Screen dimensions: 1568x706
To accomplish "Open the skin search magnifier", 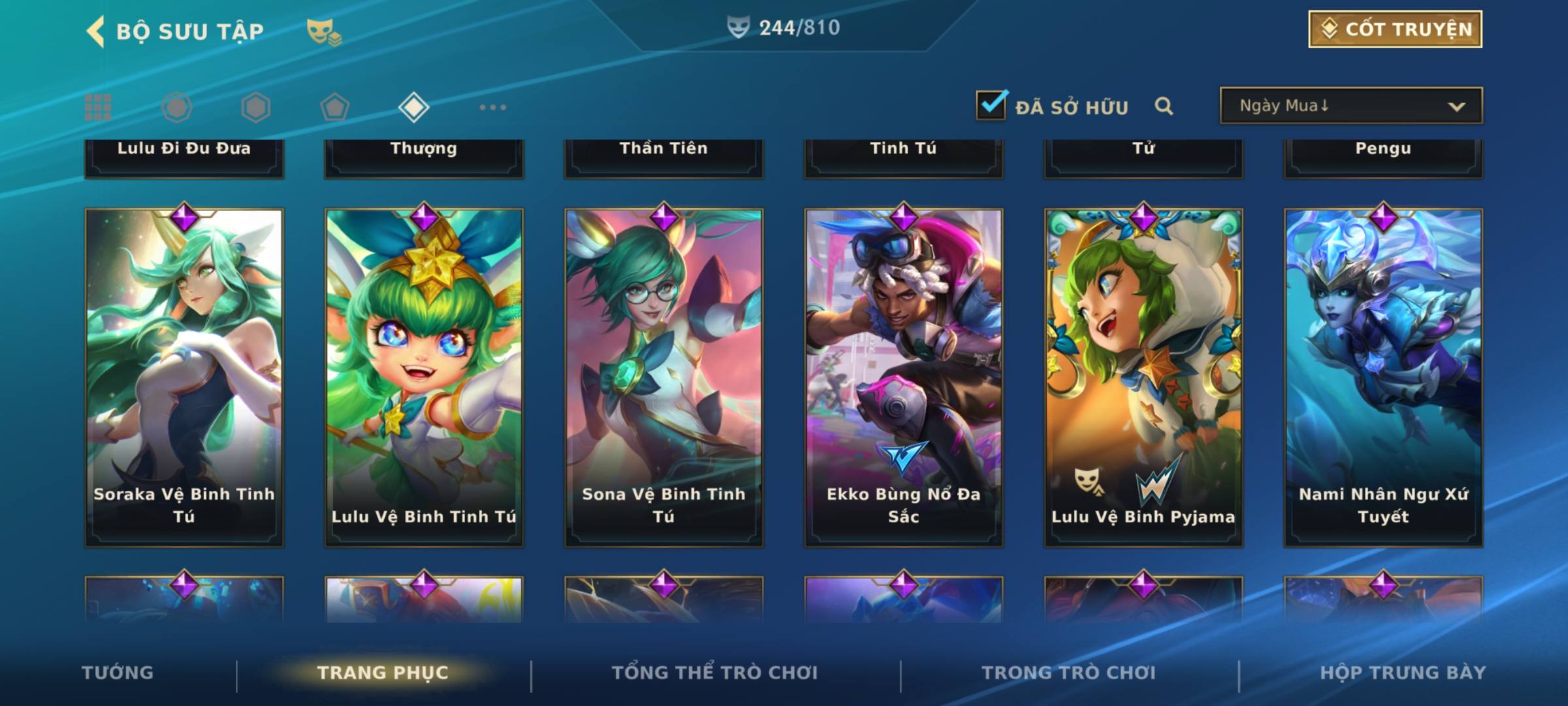I will 1164,106.
